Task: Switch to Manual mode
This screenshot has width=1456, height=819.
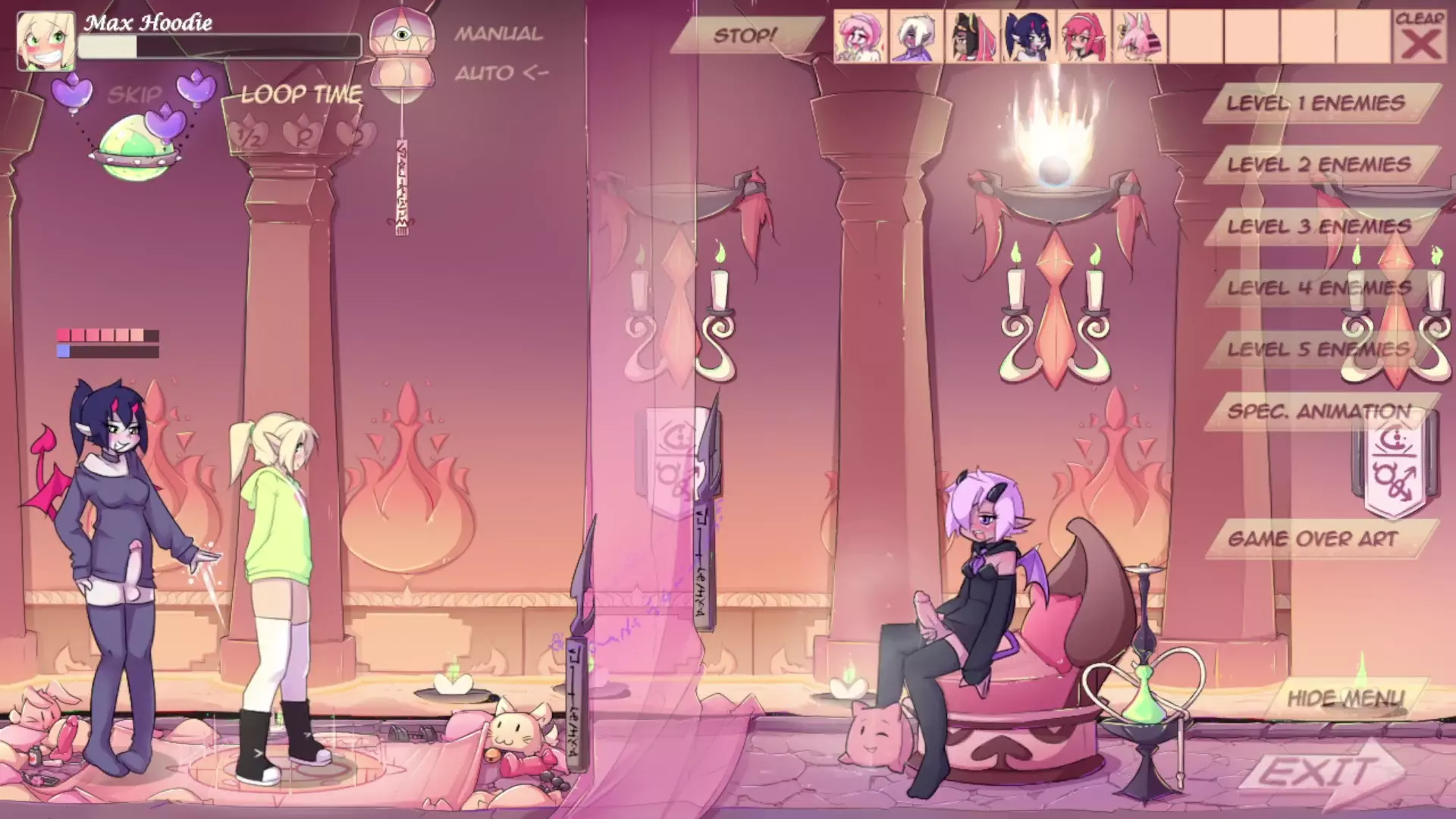Action: (x=498, y=34)
